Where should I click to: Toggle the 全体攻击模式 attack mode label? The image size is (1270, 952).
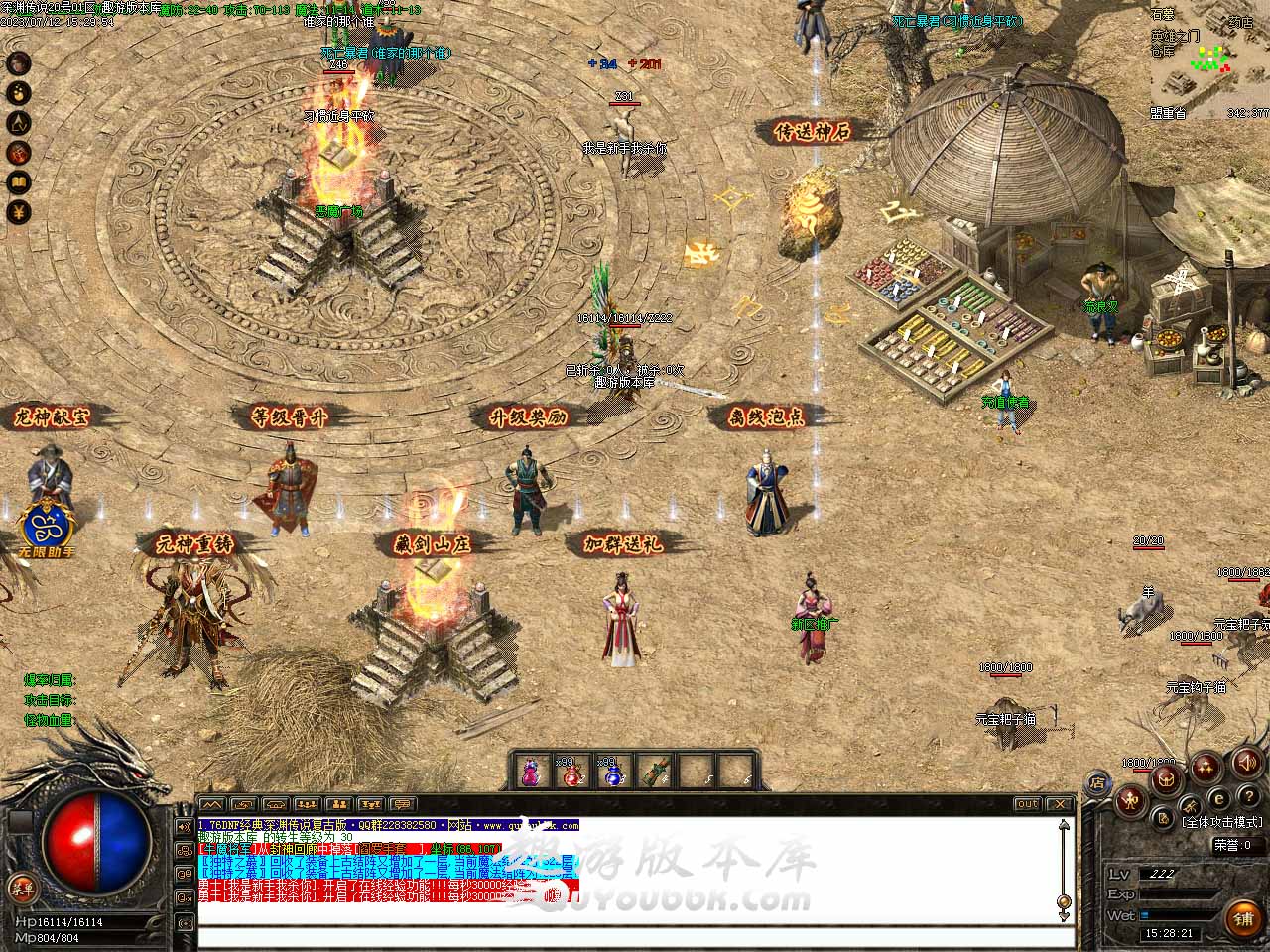click(x=1221, y=822)
